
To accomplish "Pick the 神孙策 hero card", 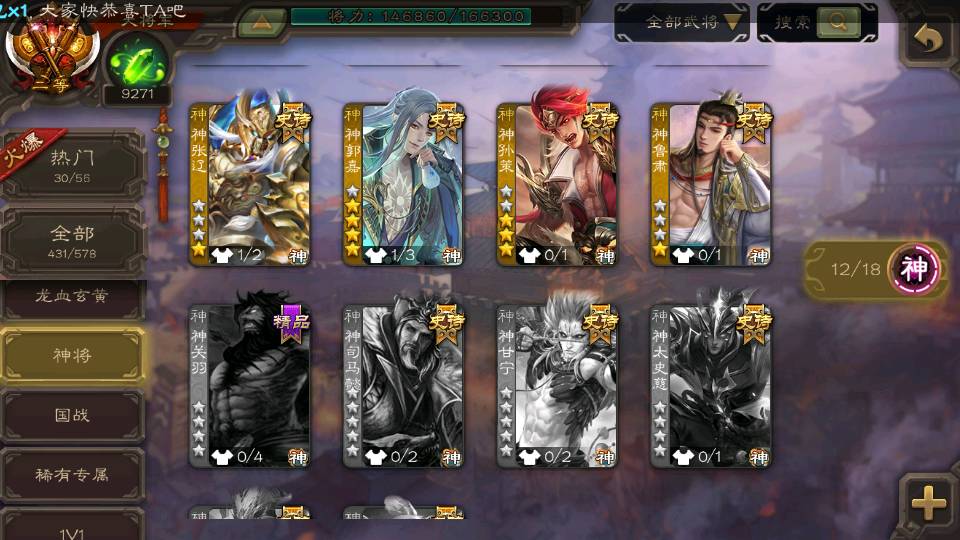I will point(557,184).
